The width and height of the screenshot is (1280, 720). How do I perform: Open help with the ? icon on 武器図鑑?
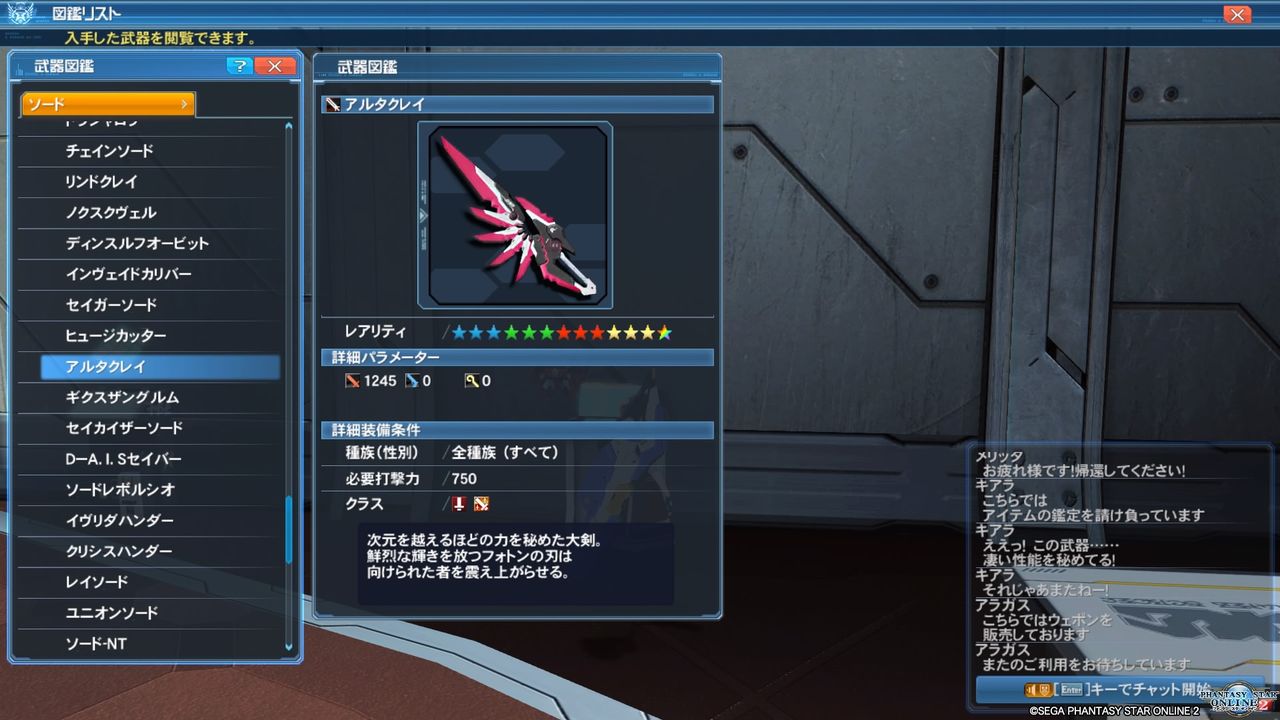tap(238, 66)
